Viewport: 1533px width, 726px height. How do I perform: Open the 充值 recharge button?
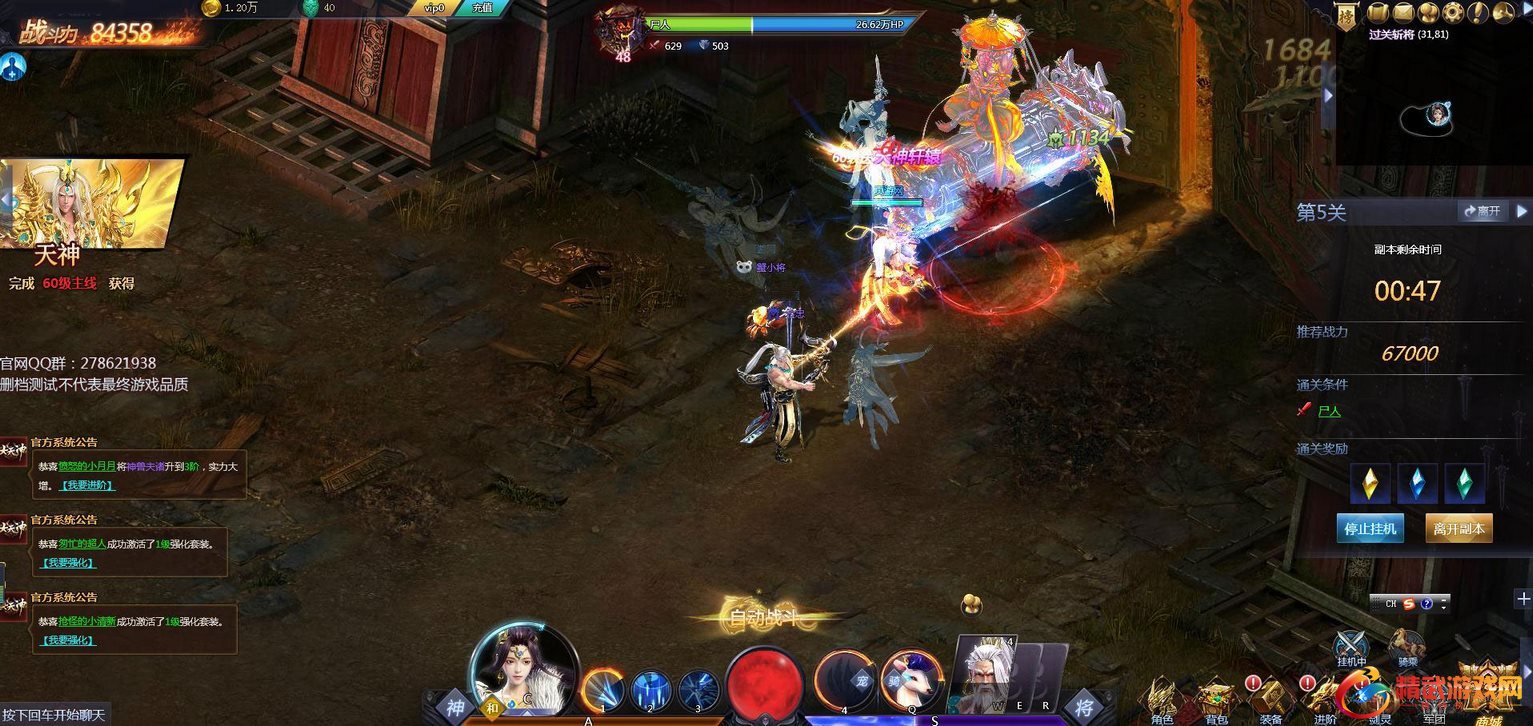point(484,8)
